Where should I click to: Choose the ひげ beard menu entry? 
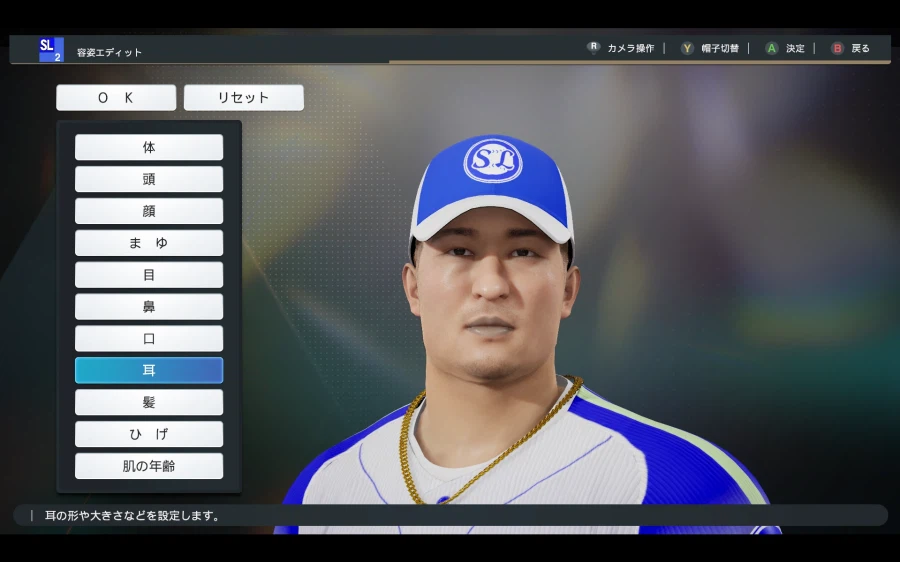click(x=149, y=434)
